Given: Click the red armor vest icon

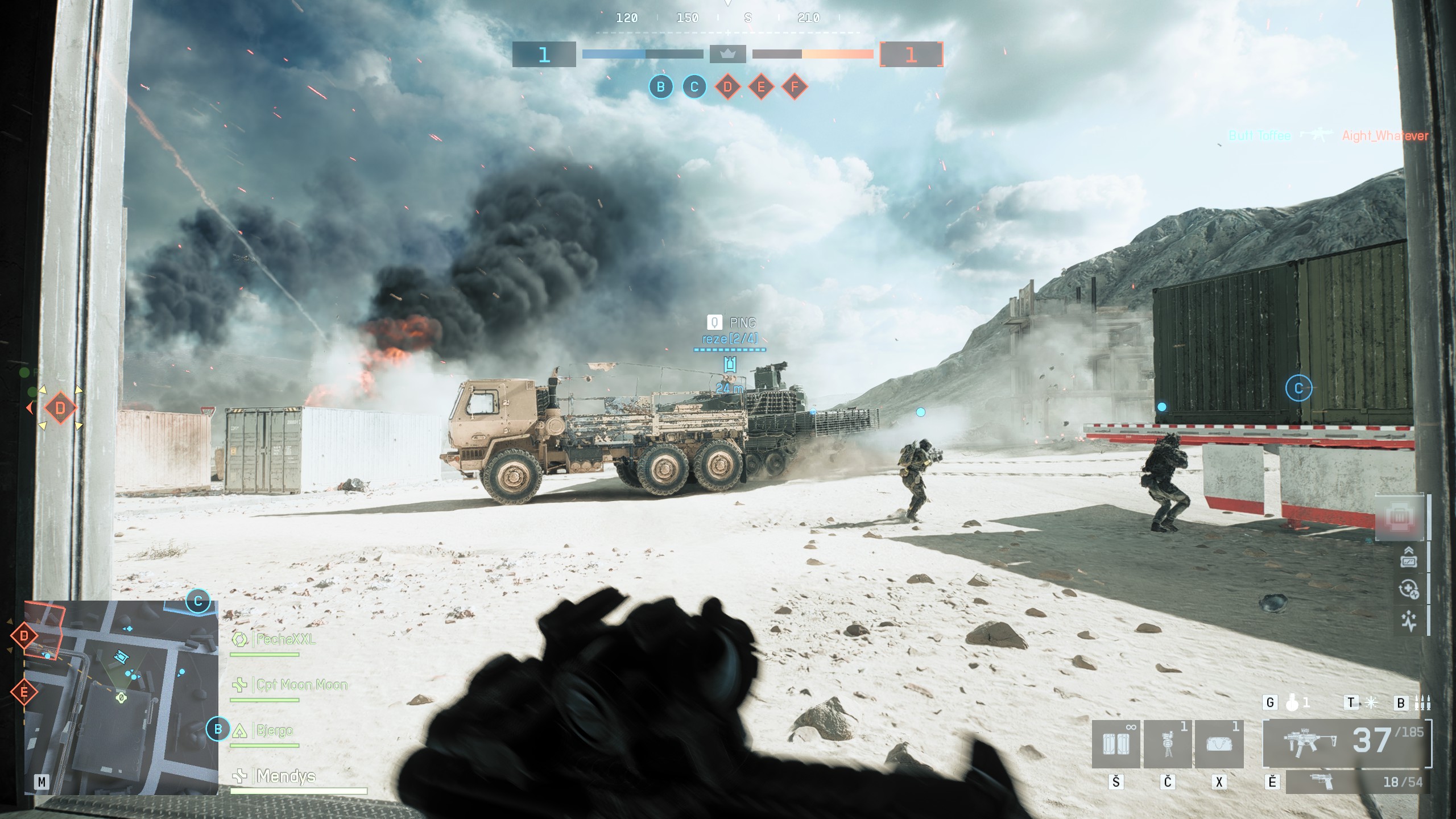Looking at the screenshot, I should pos(1400,518).
